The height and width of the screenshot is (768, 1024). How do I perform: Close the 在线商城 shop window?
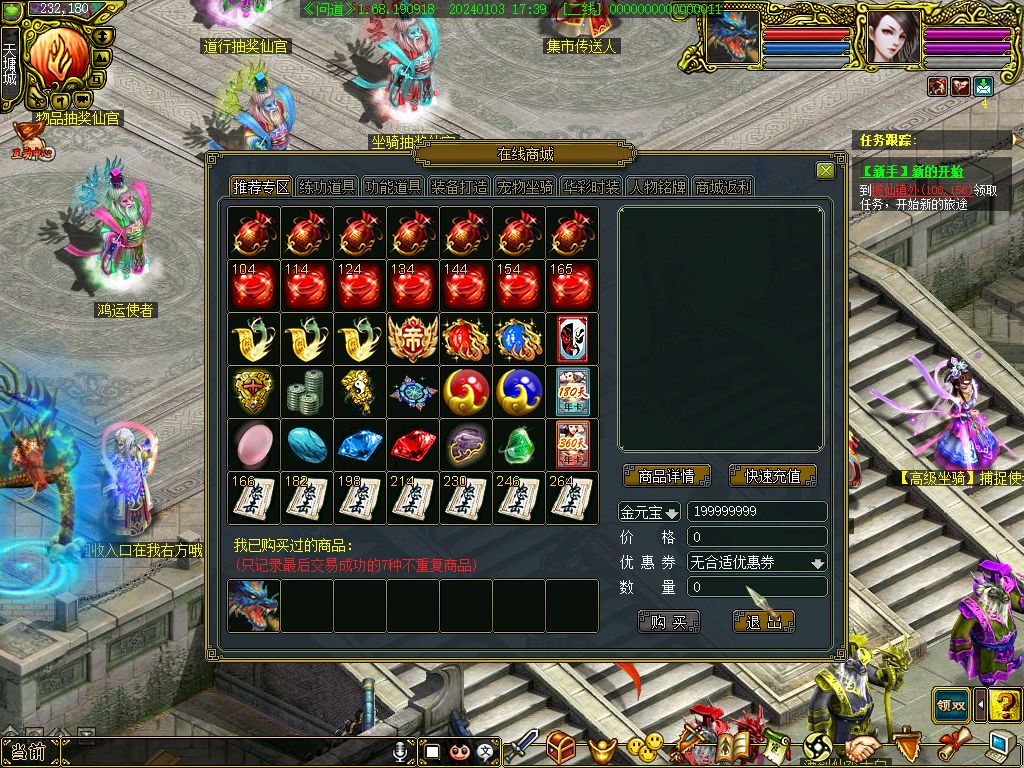click(825, 171)
